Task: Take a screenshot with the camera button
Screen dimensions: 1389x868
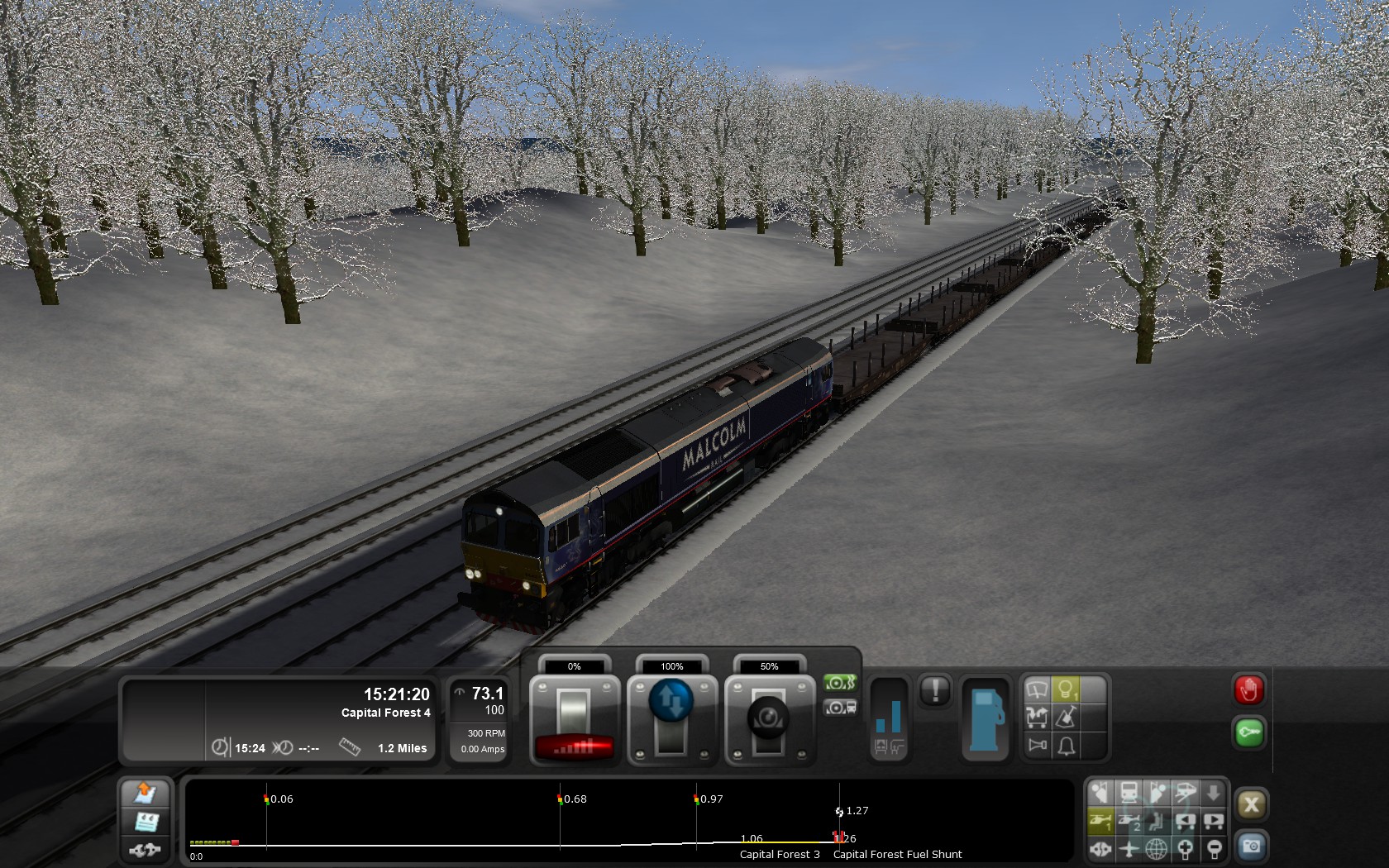Action: pos(1251,847)
